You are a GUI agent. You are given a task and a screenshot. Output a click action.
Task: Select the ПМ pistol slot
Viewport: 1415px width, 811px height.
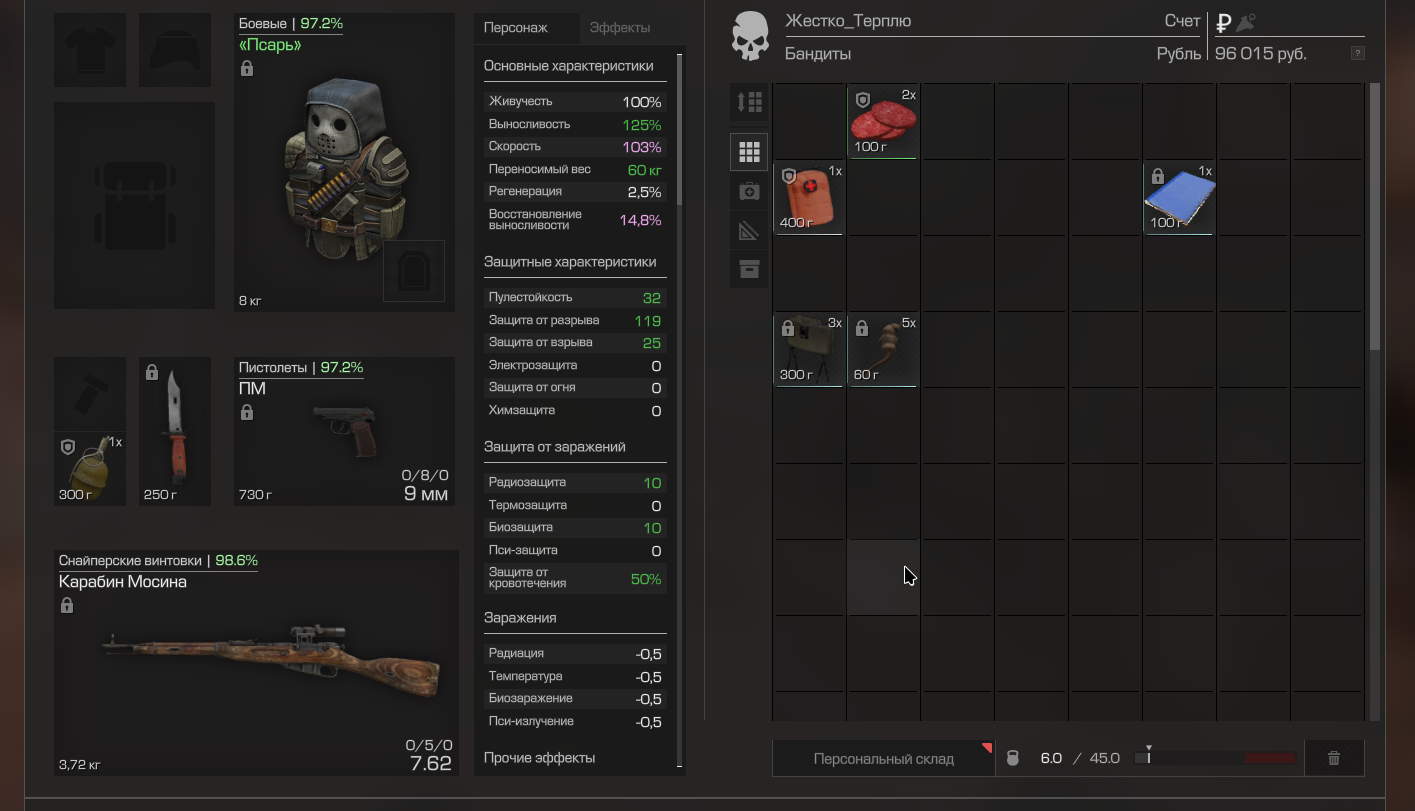pyautogui.click(x=344, y=430)
